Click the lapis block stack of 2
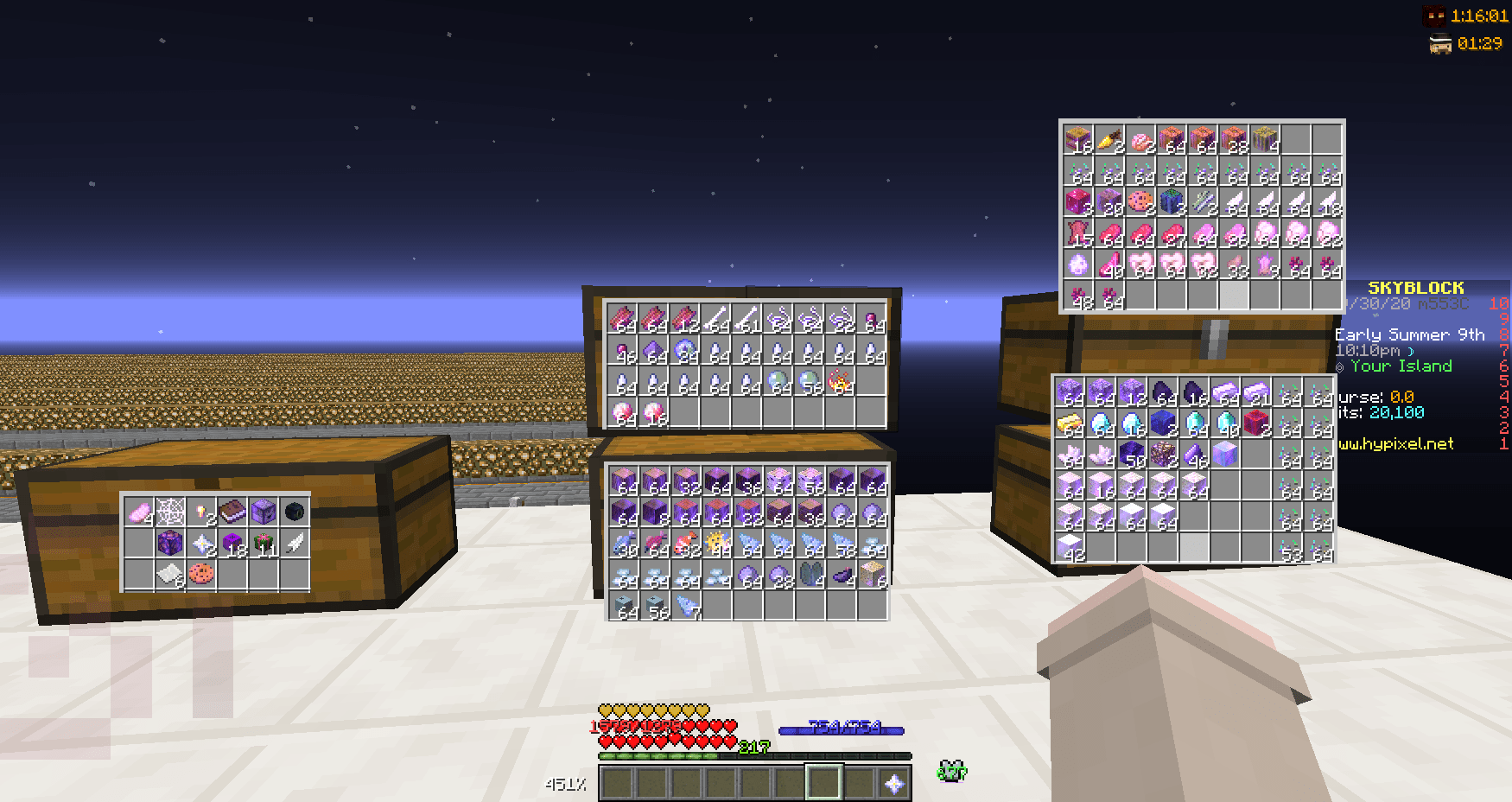This screenshot has width=1512, height=802. 1161,422
